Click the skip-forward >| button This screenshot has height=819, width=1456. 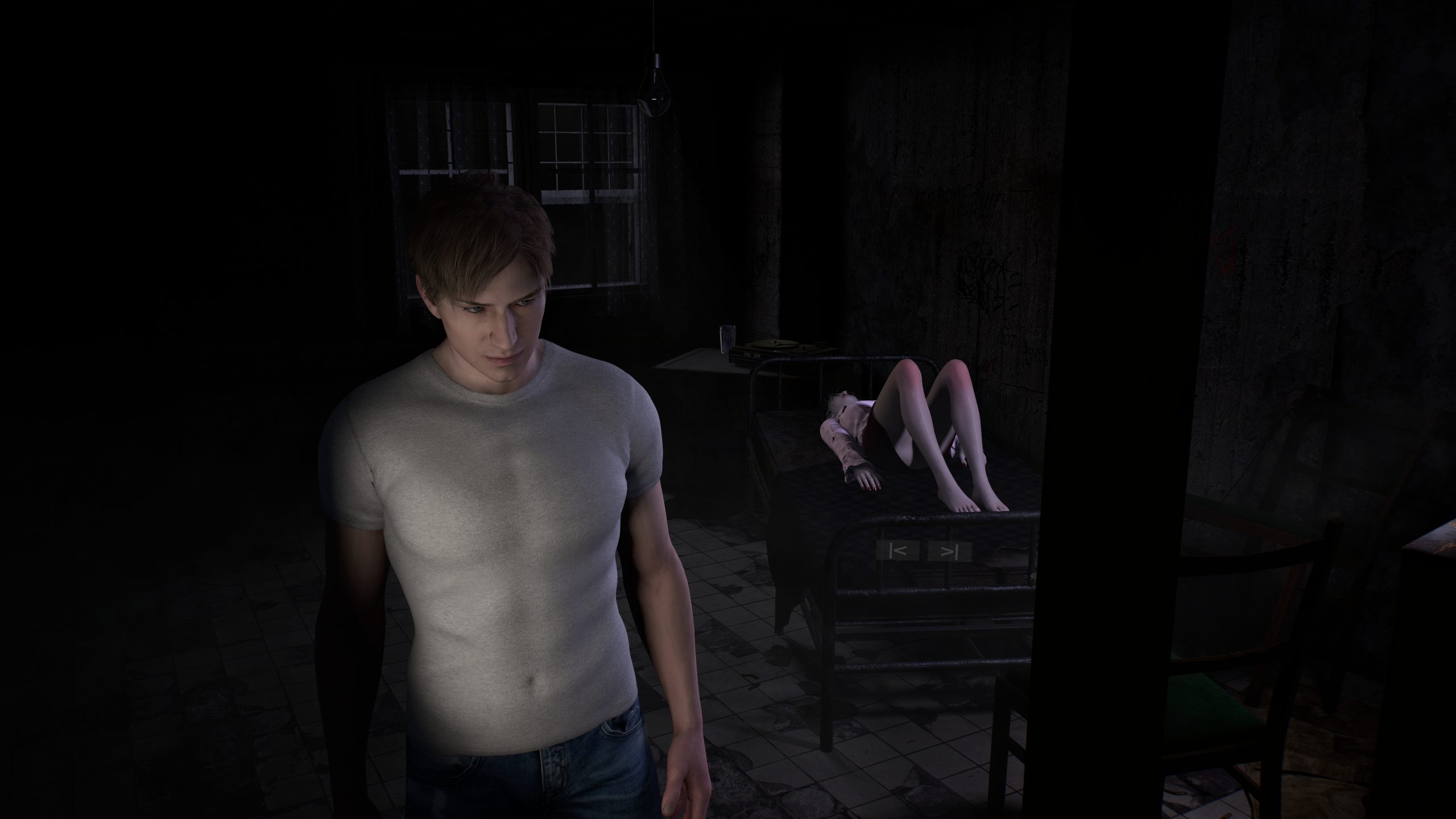coord(949,551)
